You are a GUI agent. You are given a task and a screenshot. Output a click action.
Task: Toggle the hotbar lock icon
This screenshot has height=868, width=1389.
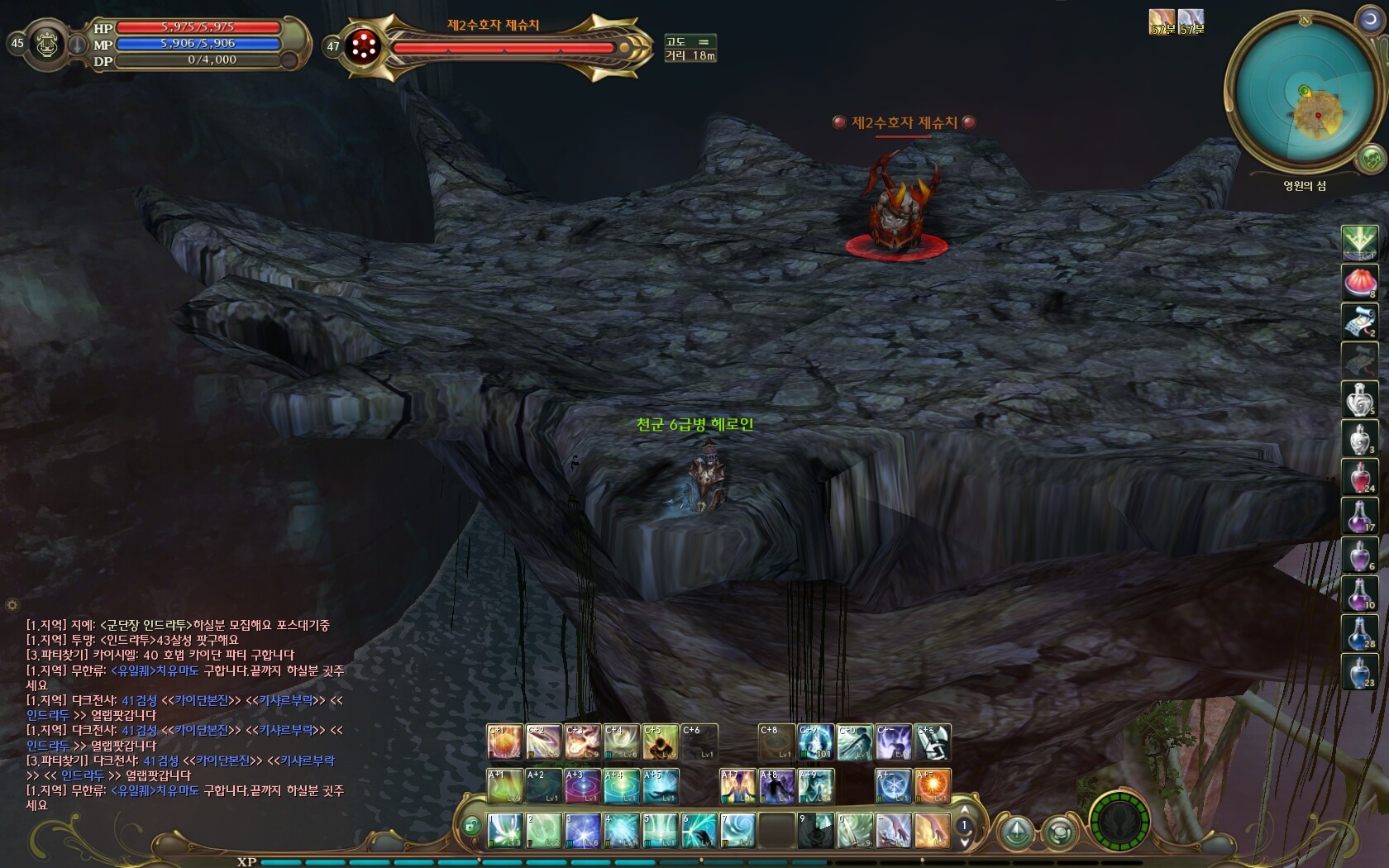[471, 825]
